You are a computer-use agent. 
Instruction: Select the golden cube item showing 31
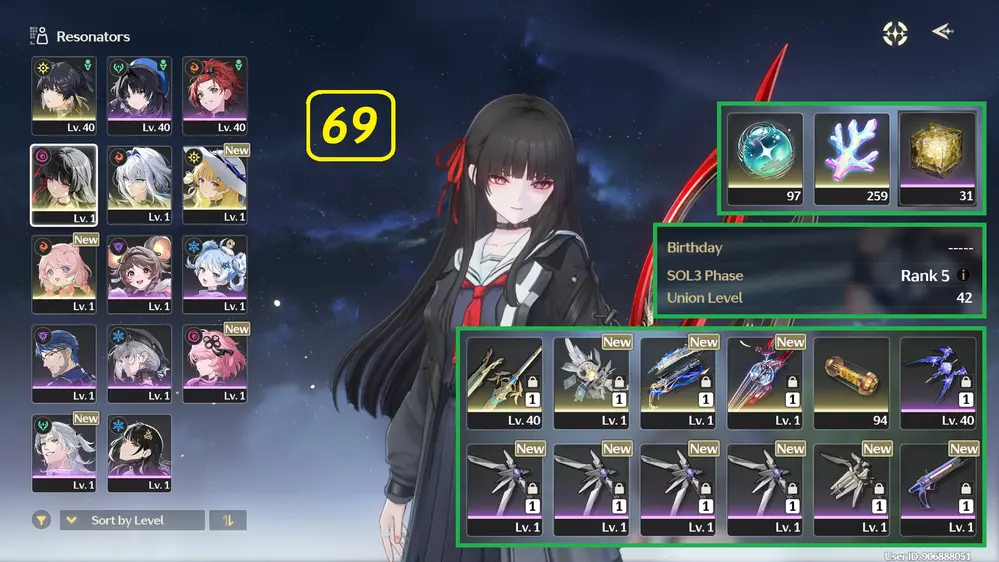click(x=937, y=158)
